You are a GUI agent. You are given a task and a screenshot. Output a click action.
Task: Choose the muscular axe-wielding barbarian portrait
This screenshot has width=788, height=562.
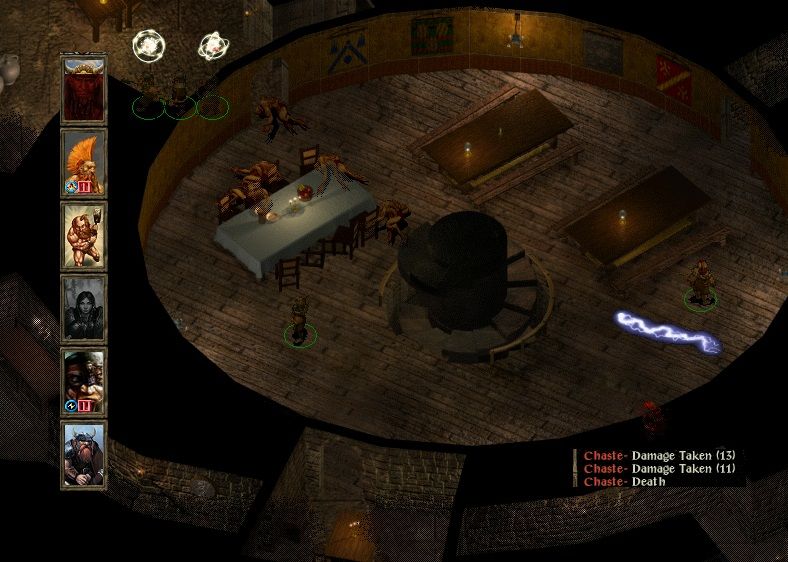[x=84, y=234]
